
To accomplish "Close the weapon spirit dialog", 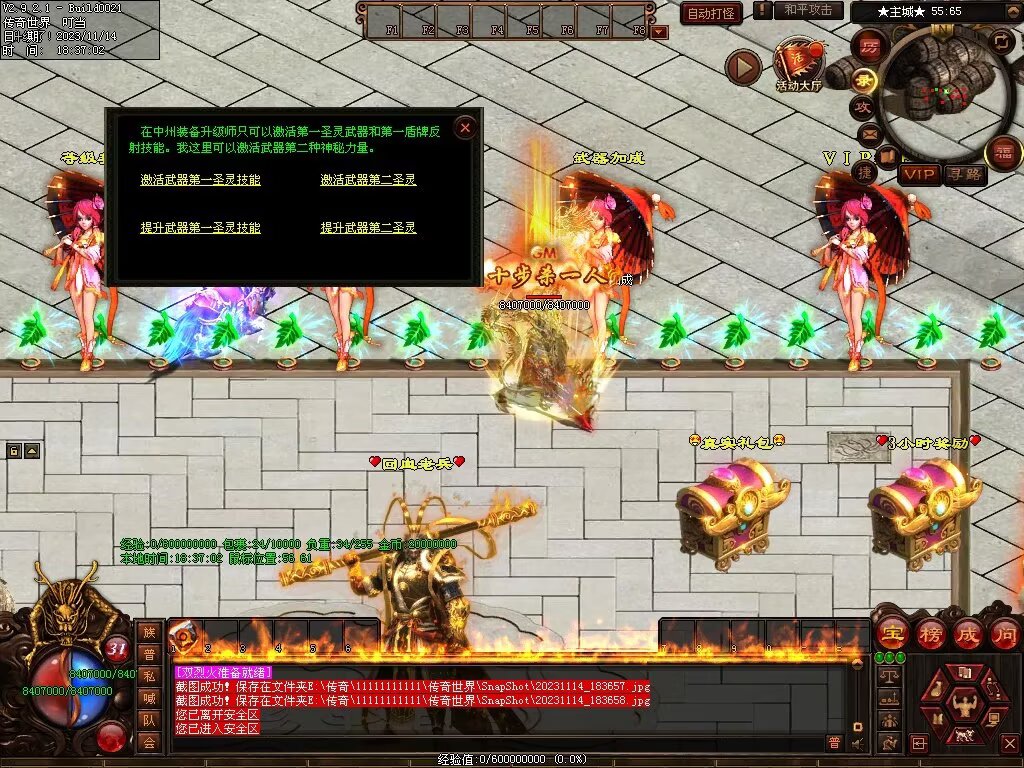I will click(x=464, y=127).
